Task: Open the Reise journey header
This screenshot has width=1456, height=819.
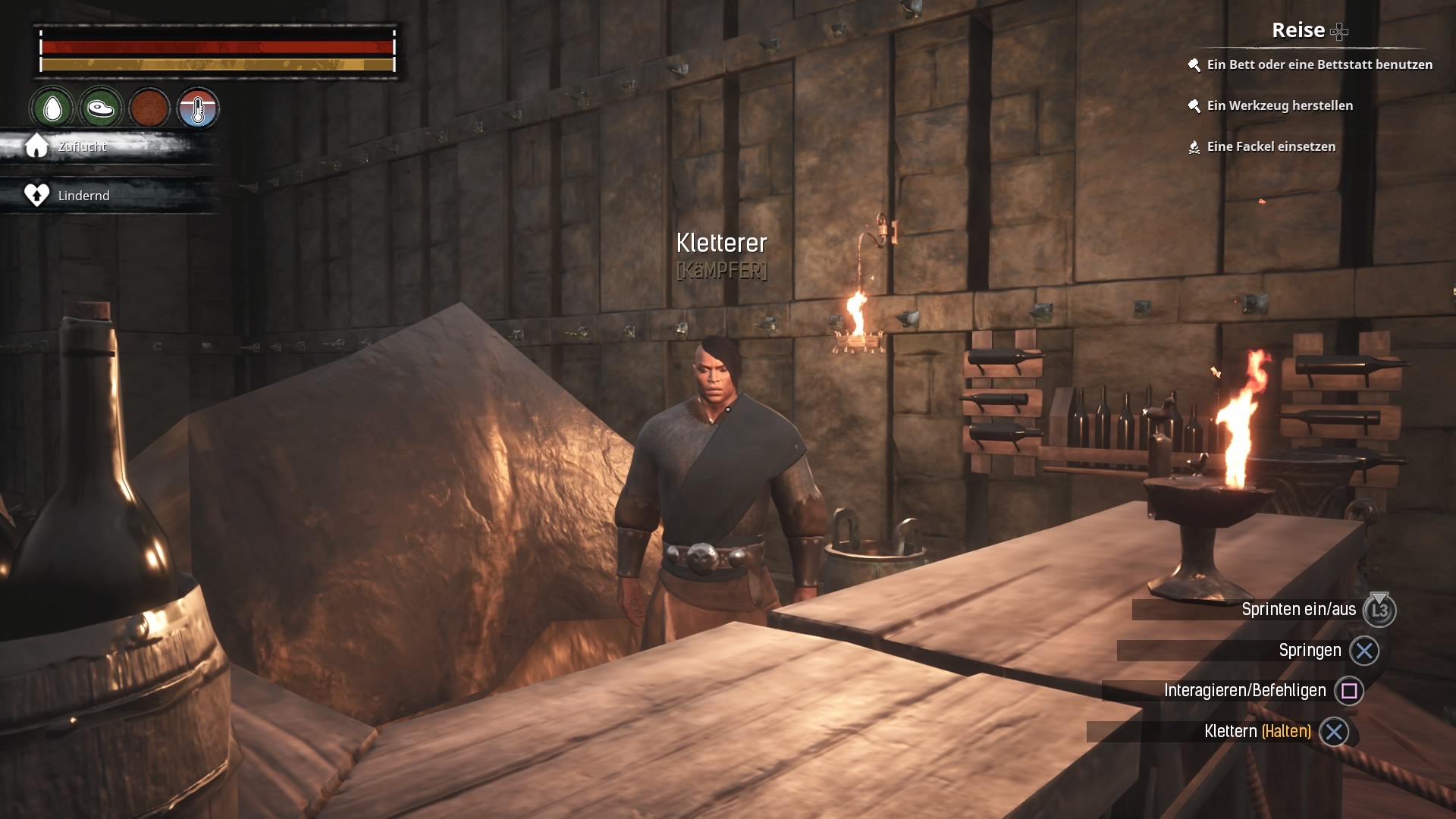Action: pyautogui.click(x=1298, y=30)
